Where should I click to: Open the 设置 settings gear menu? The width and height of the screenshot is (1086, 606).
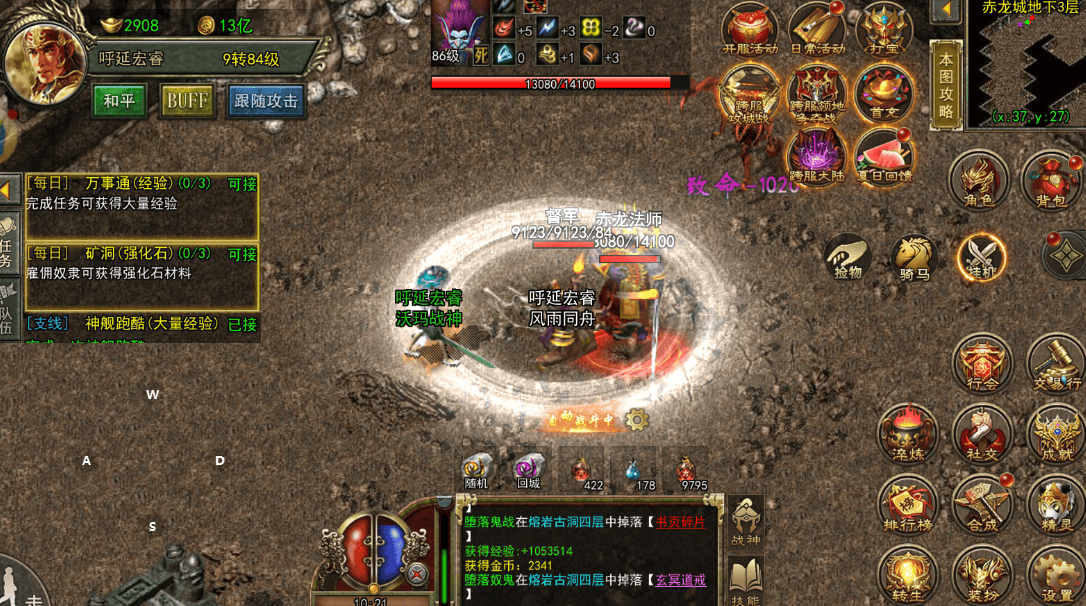[1056, 574]
